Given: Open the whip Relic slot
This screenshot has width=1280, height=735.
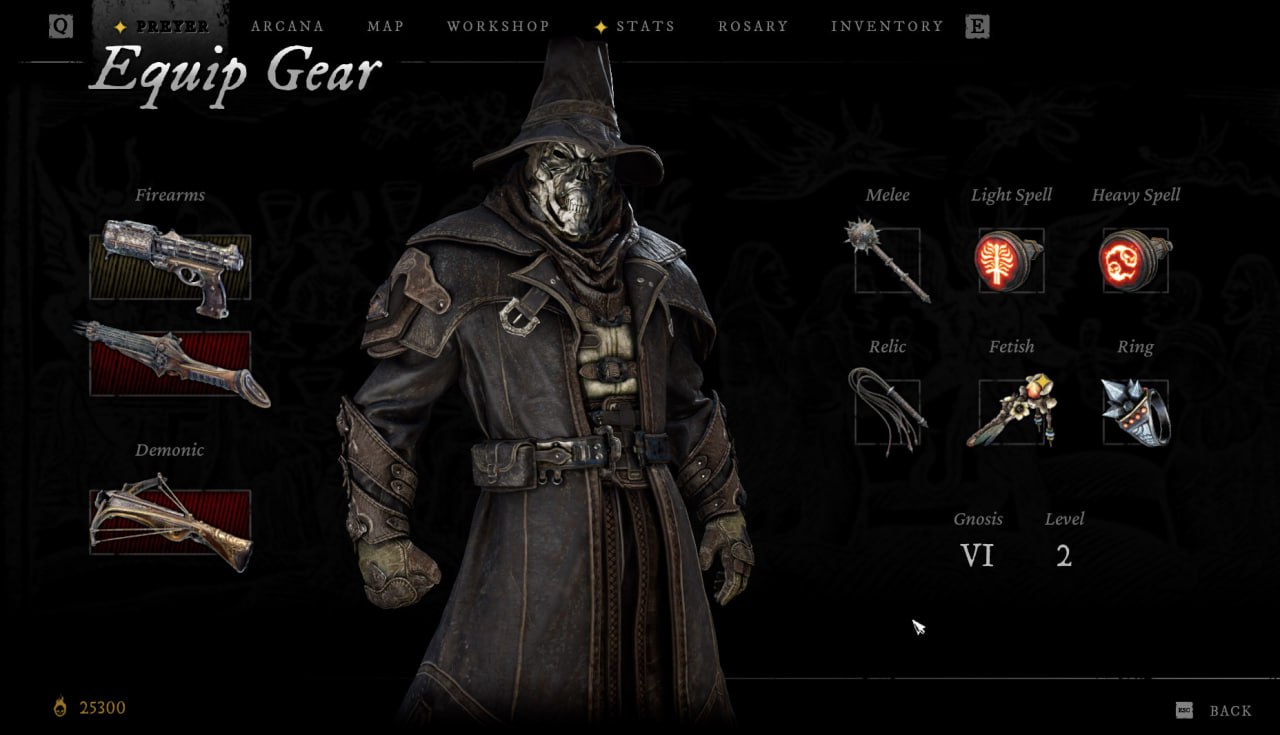Looking at the screenshot, I should pos(887,411).
